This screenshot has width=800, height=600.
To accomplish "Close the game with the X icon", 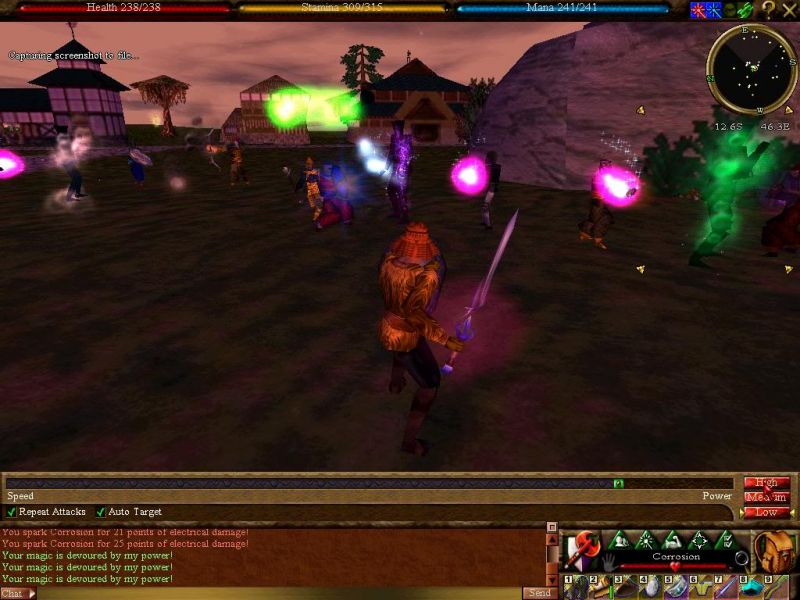I will [789, 10].
